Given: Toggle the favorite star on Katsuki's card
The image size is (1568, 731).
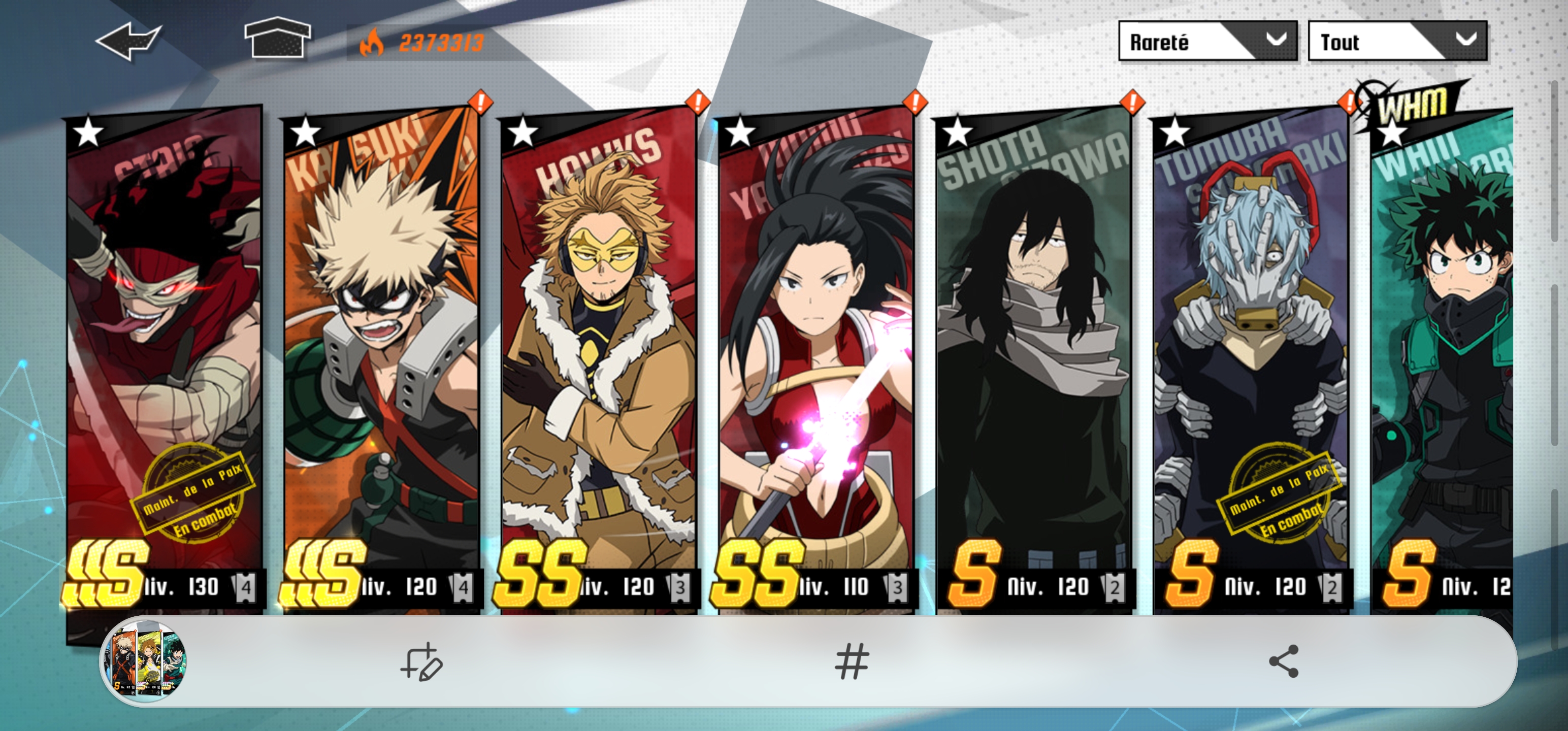Looking at the screenshot, I should point(306,135).
